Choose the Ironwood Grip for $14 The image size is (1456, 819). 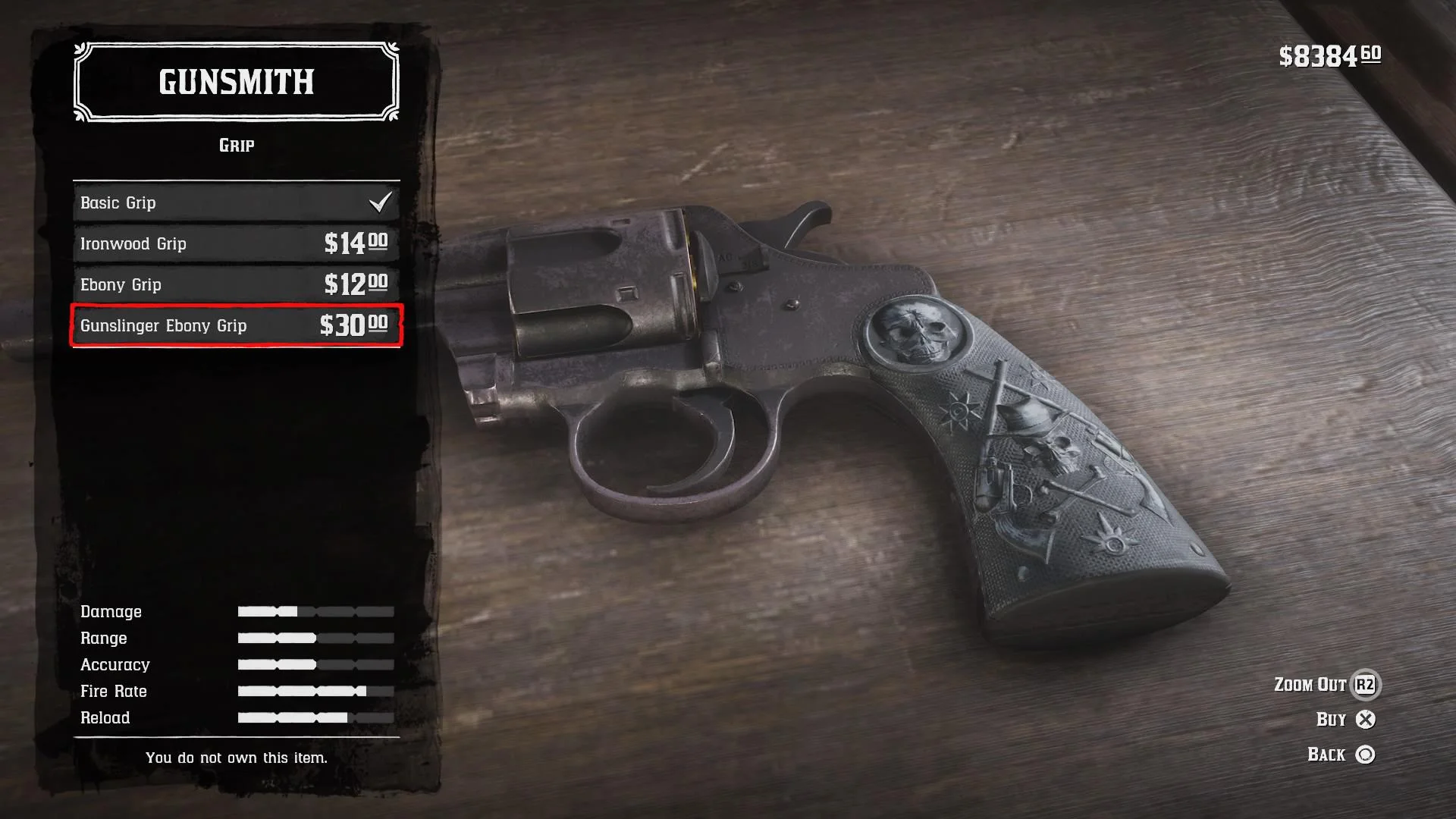(236, 243)
